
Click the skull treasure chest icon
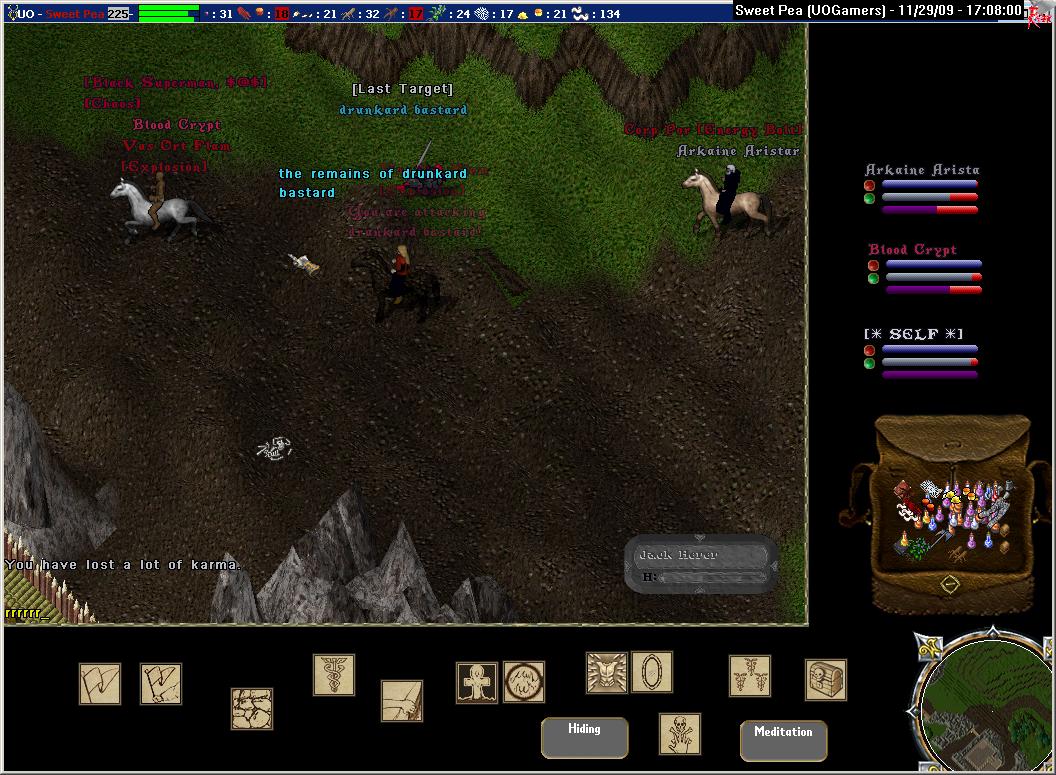coord(826,680)
